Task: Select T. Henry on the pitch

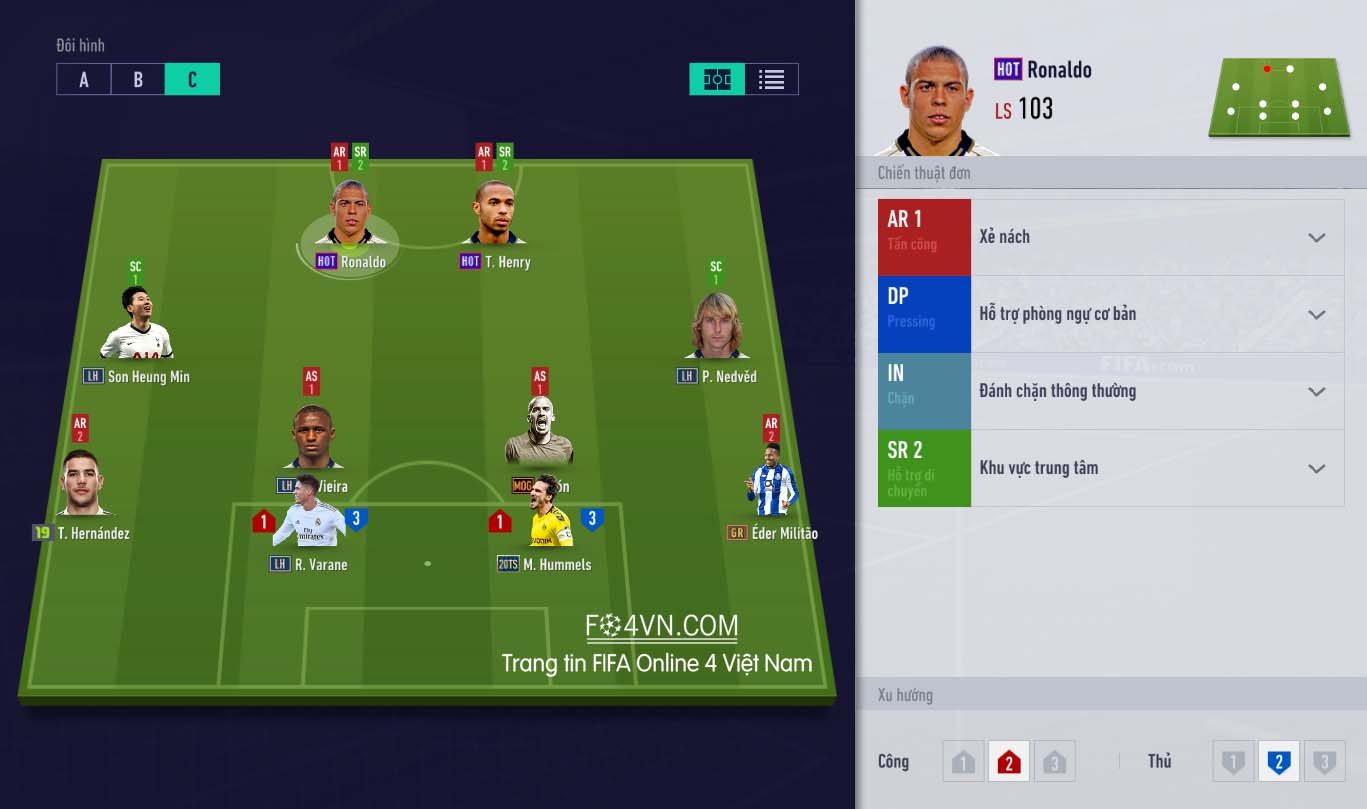Action: click(x=495, y=215)
